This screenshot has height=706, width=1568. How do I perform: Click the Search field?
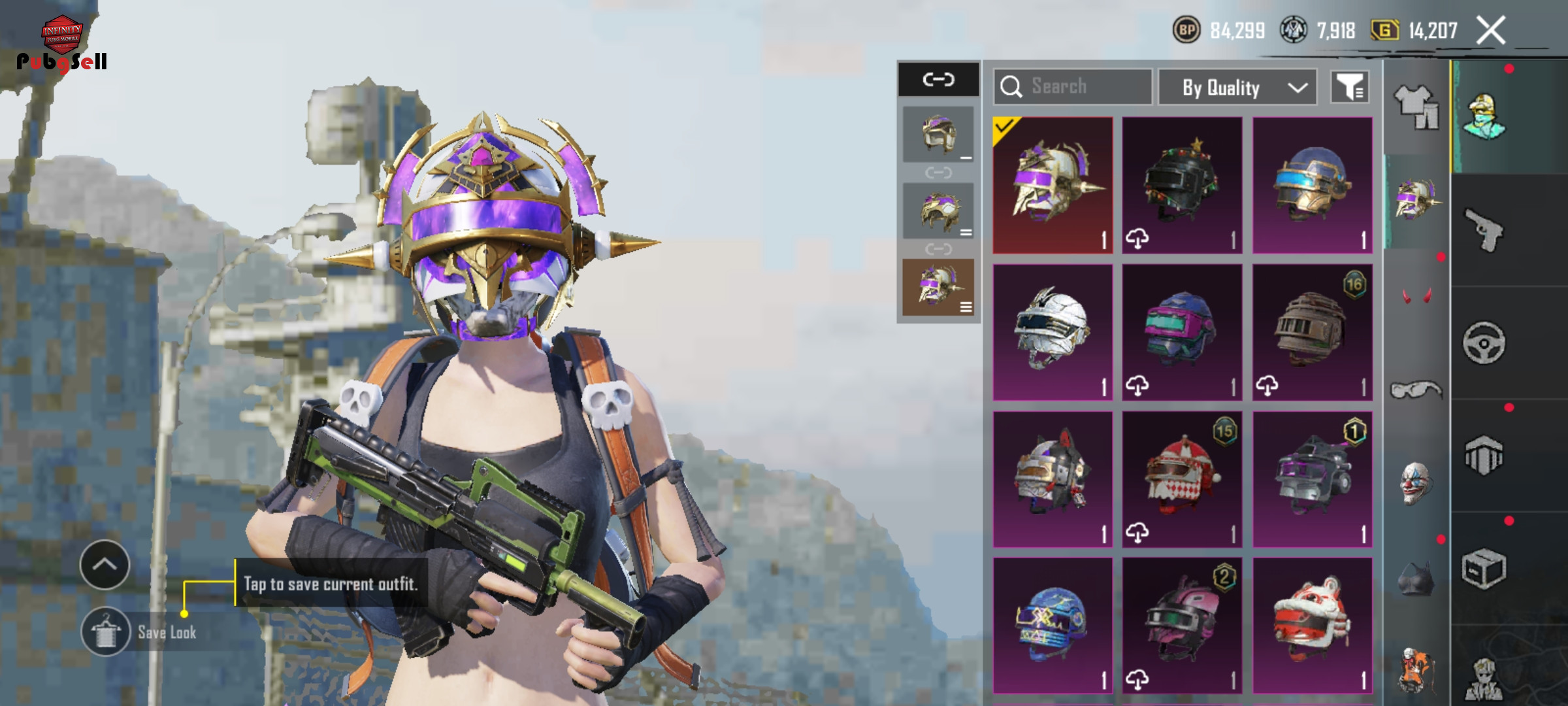[1073, 87]
